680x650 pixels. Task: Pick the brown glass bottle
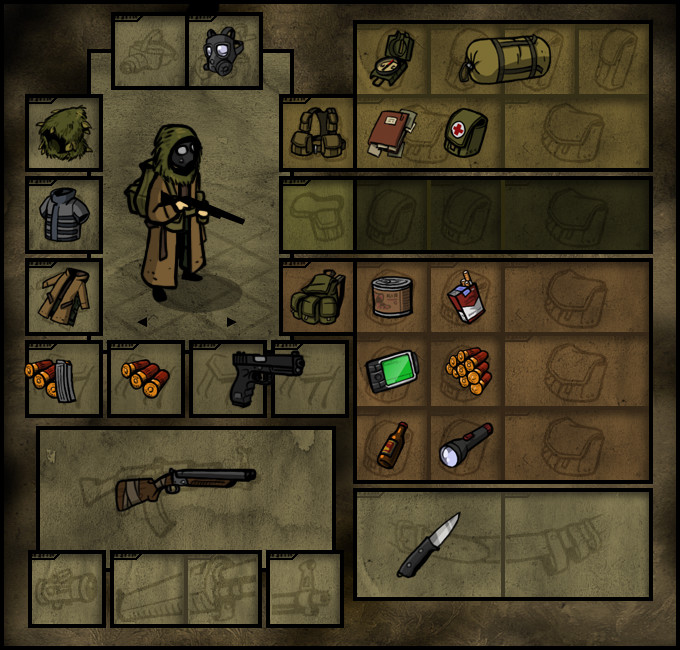point(392,445)
